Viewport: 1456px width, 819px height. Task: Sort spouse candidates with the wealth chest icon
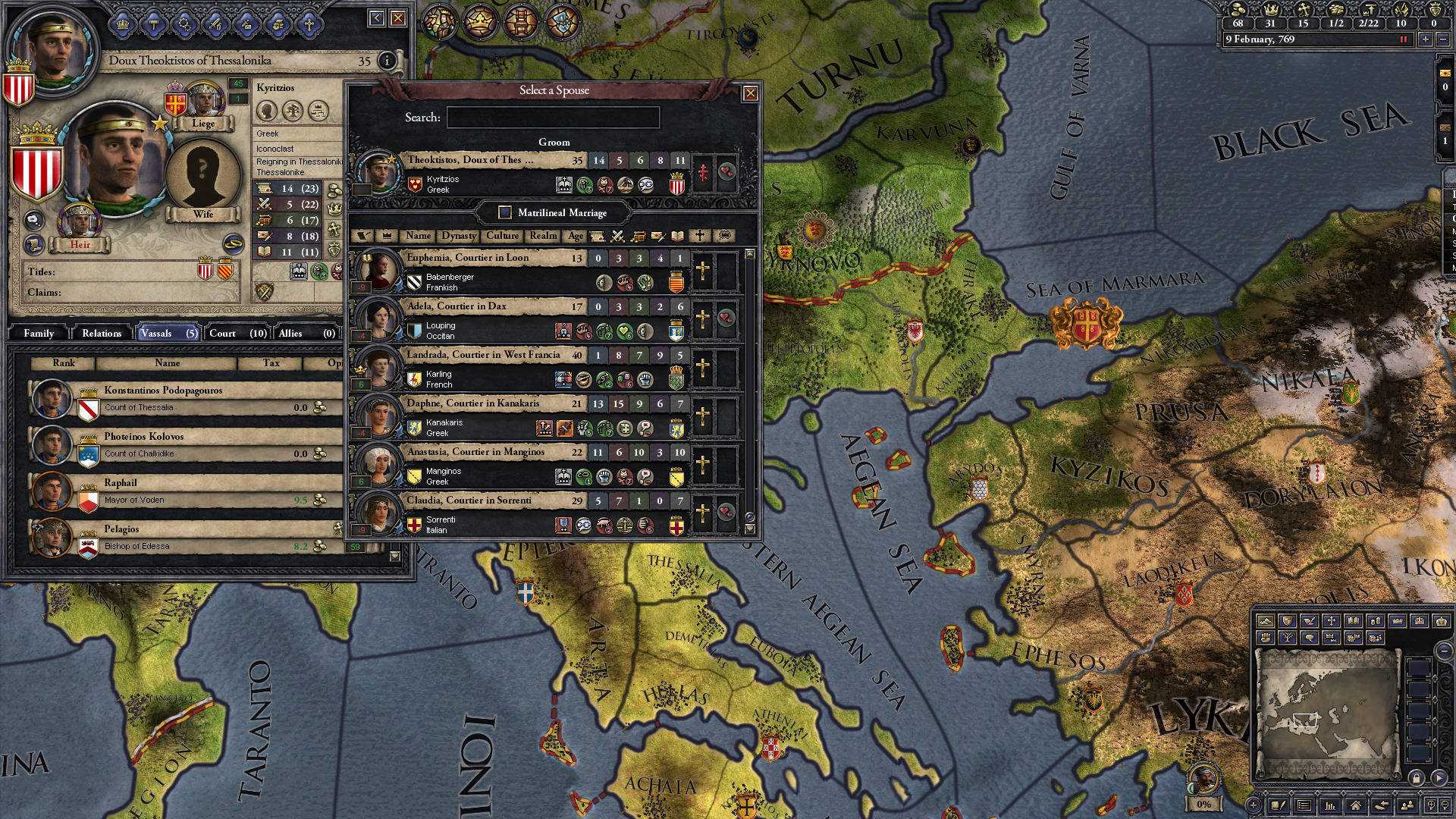pyautogui.click(x=639, y=236)
